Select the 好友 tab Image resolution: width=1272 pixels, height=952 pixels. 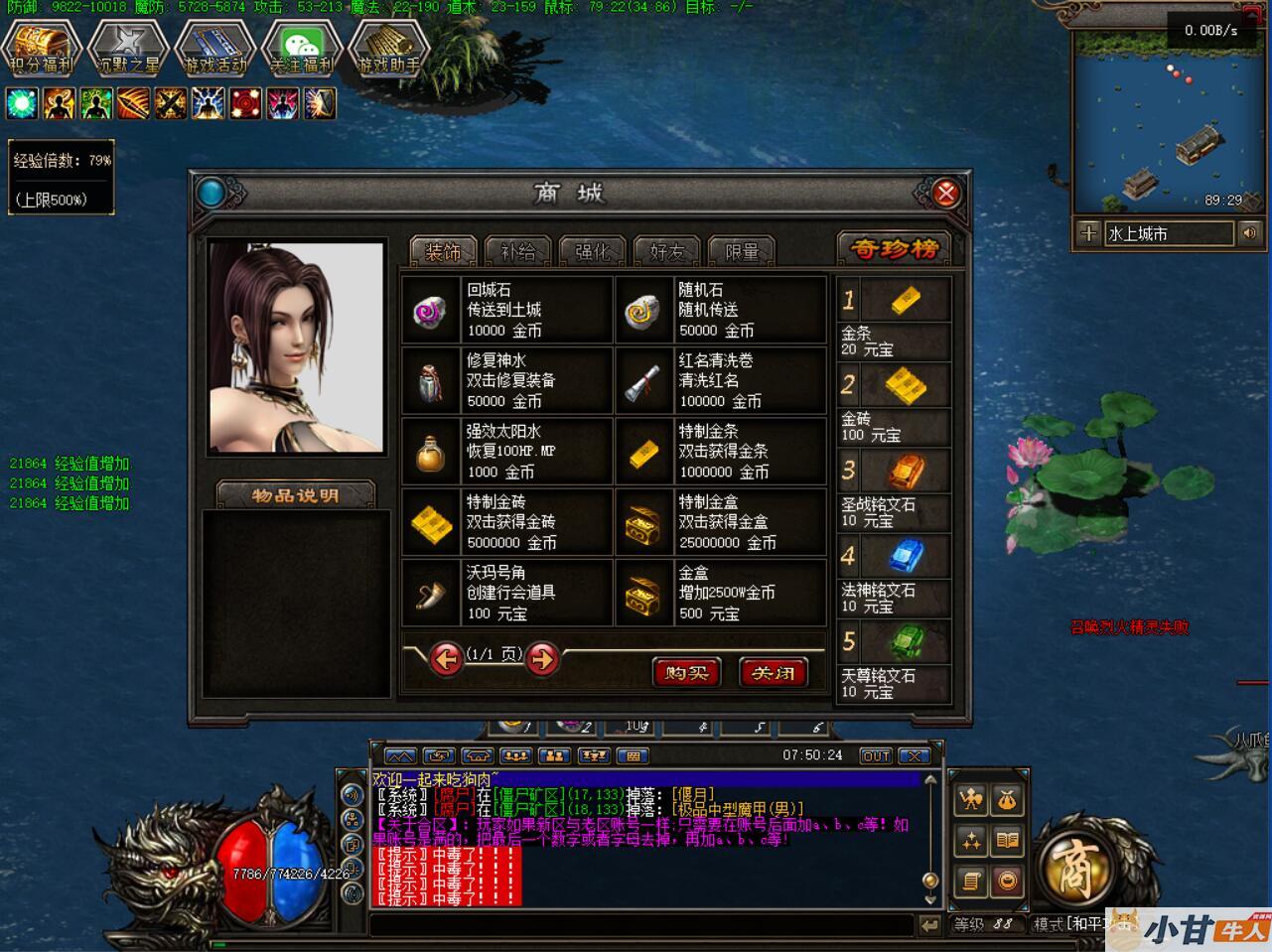666,252
